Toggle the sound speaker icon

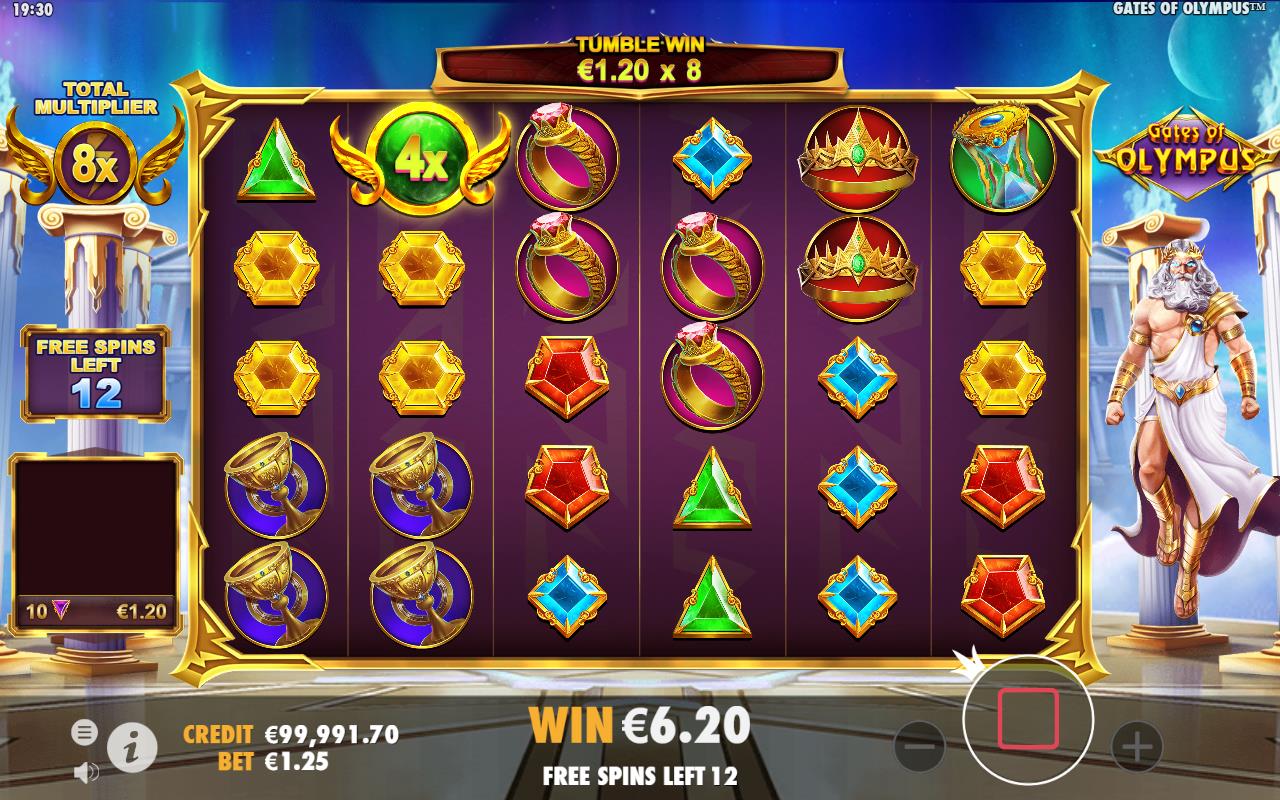(x=86, y=771)
